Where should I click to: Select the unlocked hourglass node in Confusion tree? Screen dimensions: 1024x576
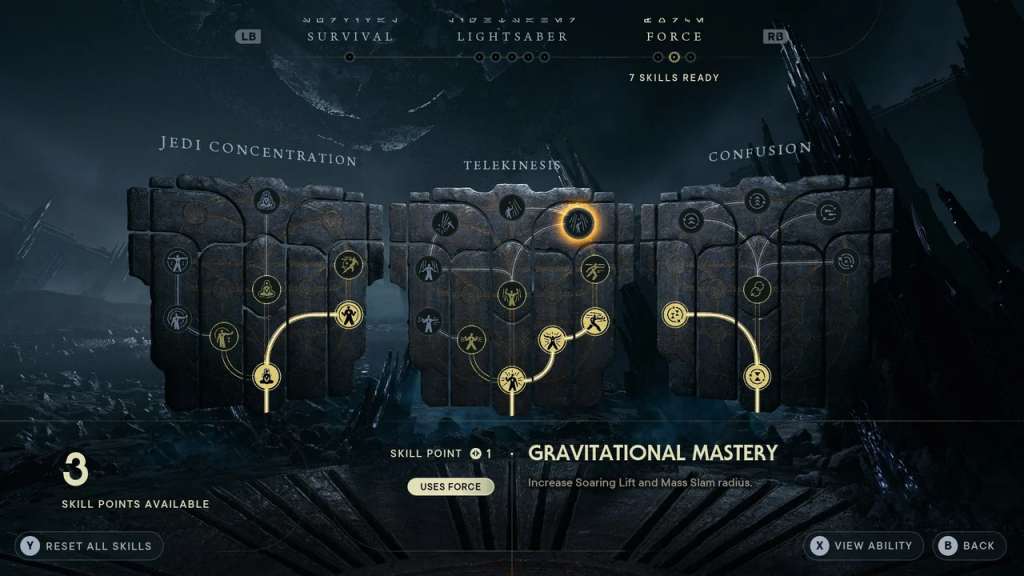757,377
